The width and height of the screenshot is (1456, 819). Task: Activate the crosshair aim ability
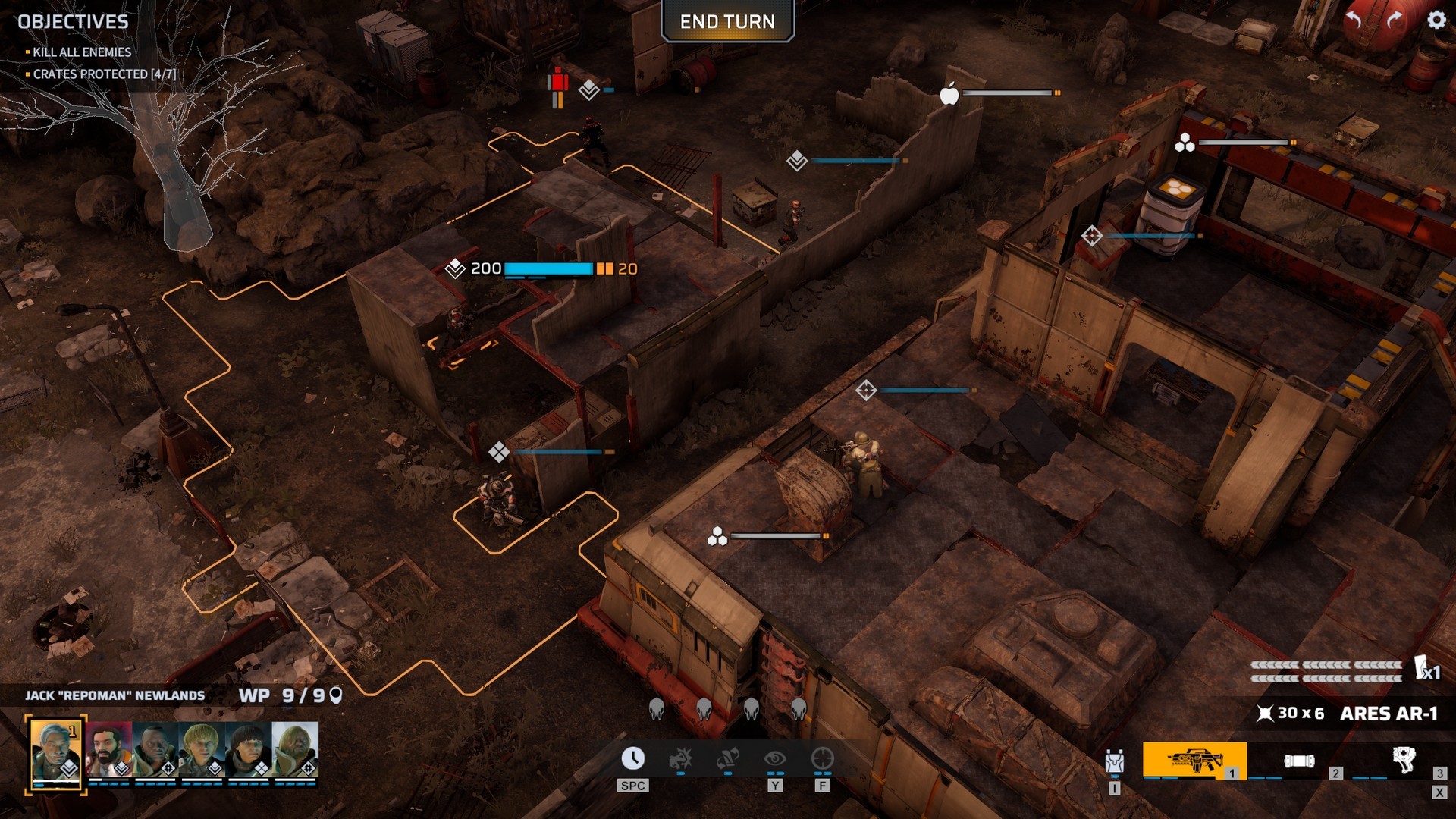[822, 758]
